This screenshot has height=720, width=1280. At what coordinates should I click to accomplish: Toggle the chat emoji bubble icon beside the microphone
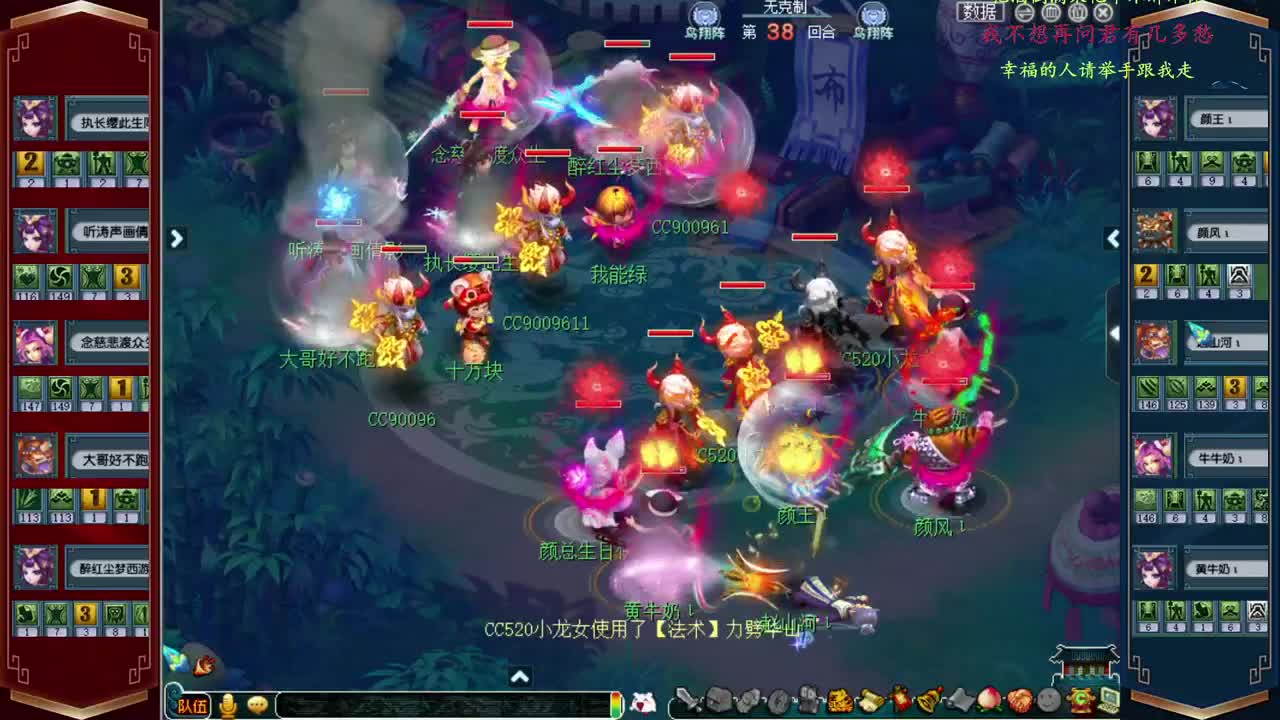coord(258,704)
